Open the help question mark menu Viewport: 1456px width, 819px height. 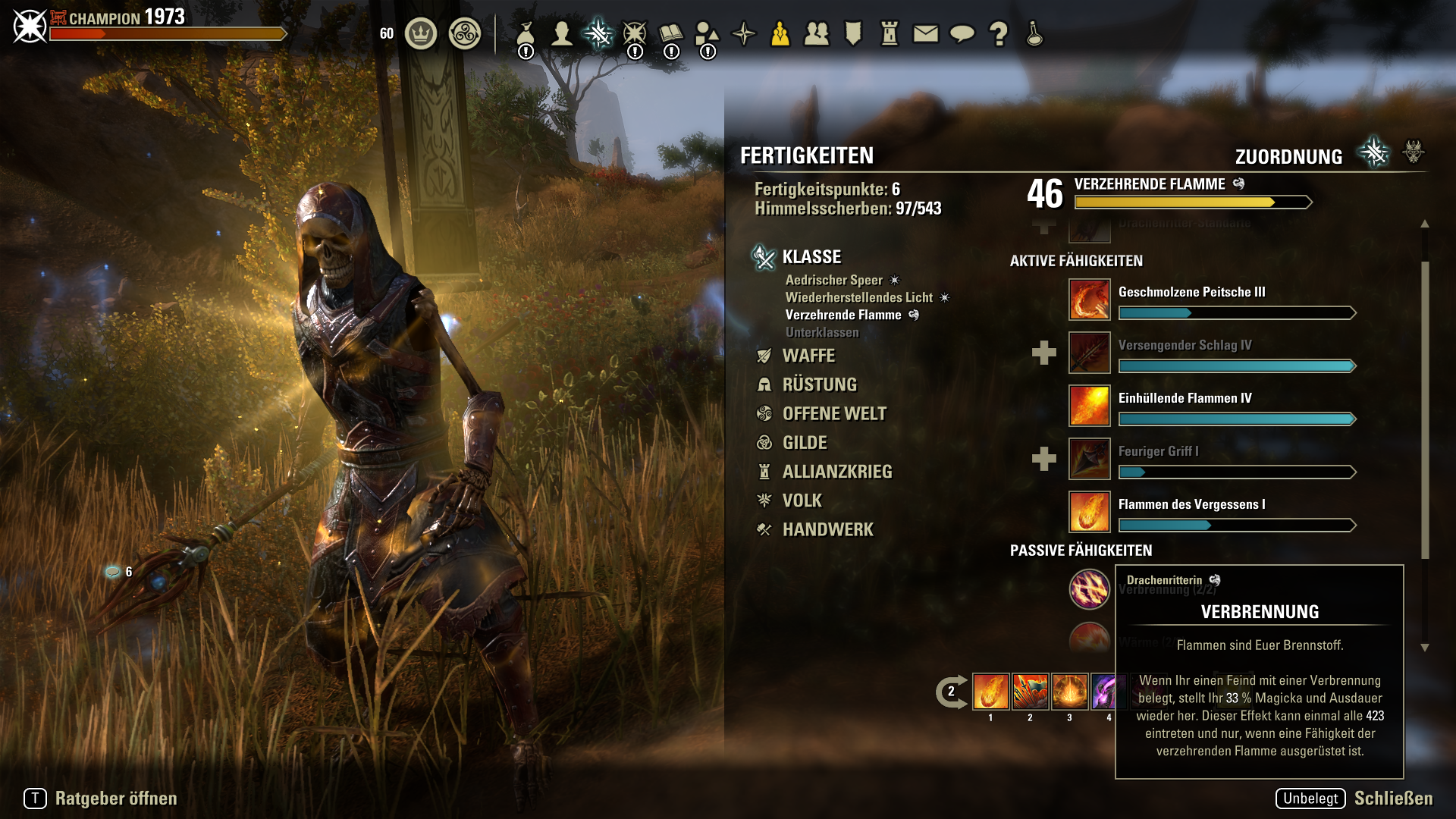click(999, 33)
